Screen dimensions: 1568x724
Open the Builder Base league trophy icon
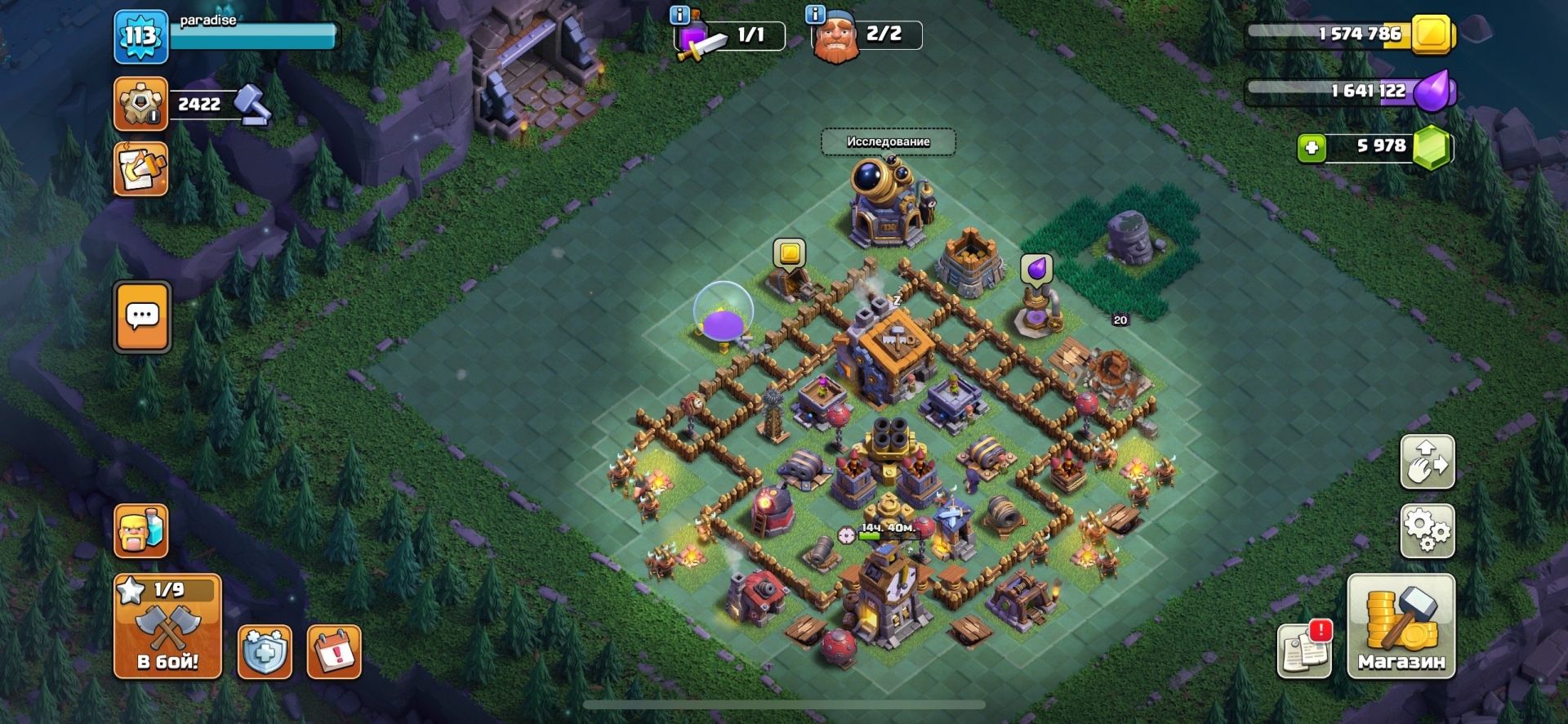(140, 104)
